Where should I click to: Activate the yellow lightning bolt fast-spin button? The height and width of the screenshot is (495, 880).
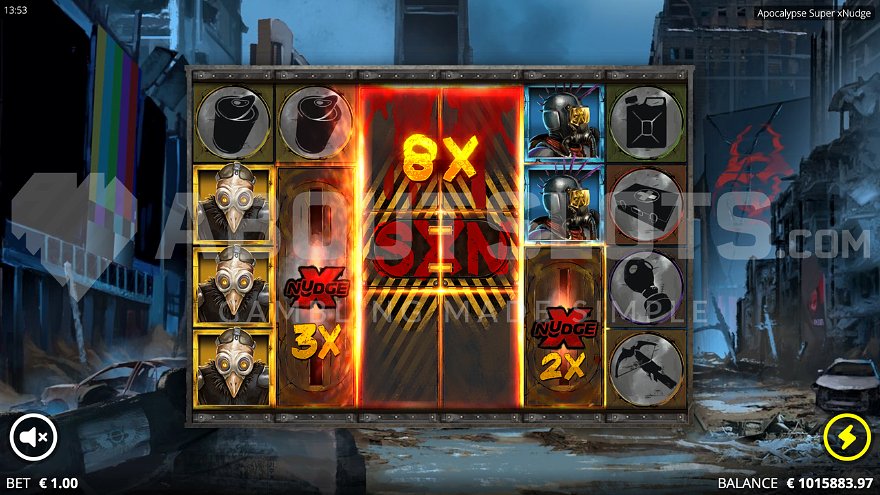pos(846,436)
